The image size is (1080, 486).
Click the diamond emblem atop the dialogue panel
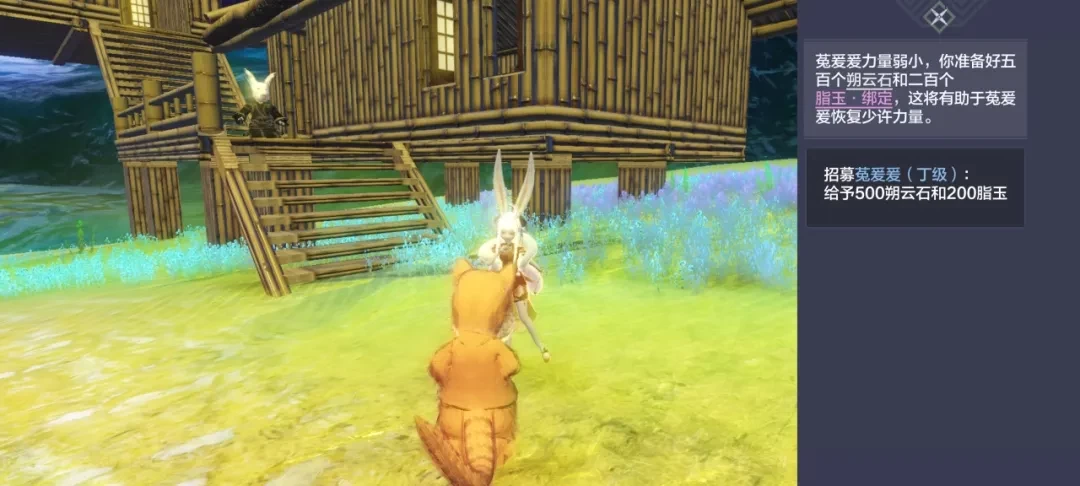(x=938, y=15)
